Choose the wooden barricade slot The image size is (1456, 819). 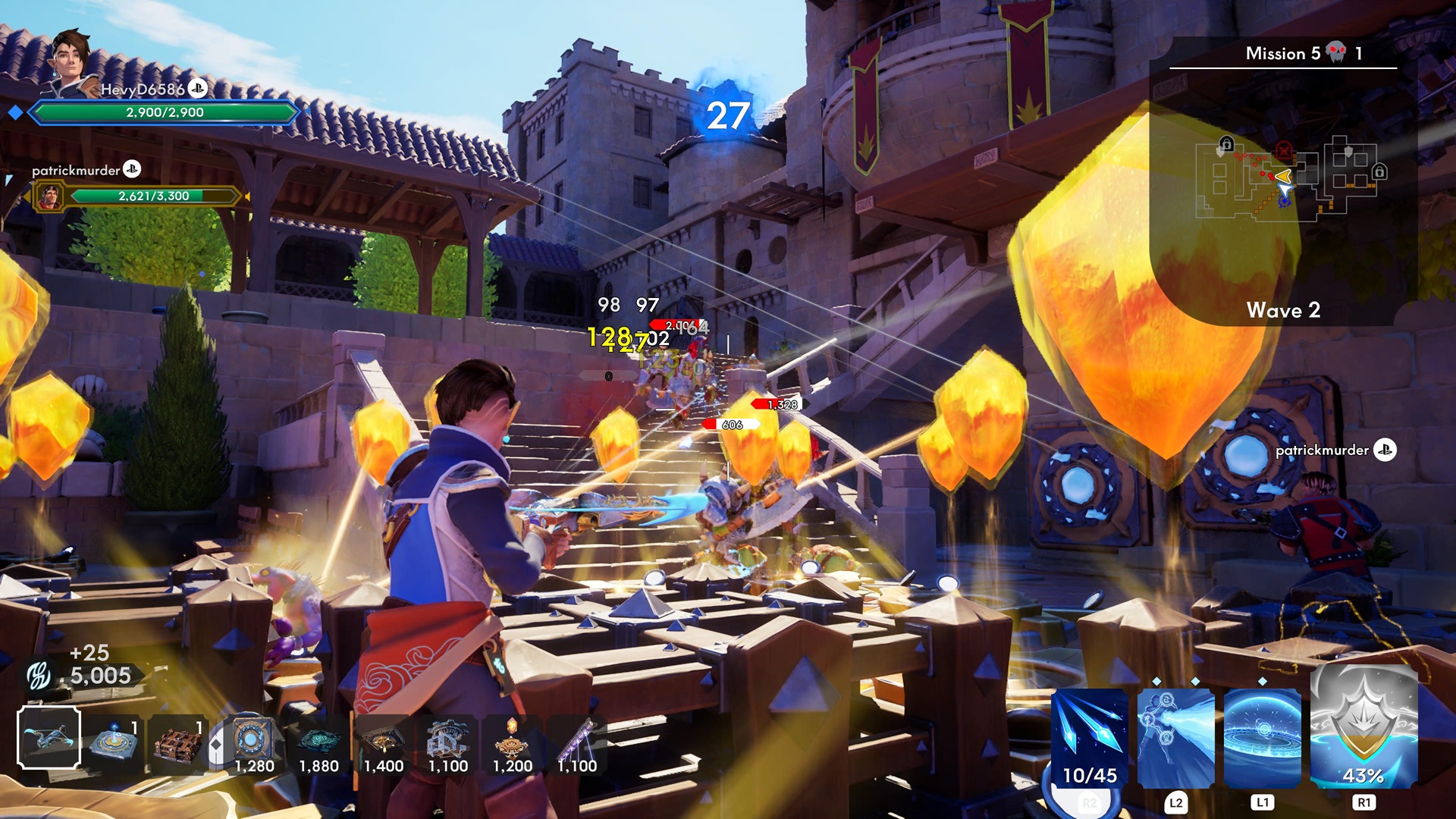178,740
